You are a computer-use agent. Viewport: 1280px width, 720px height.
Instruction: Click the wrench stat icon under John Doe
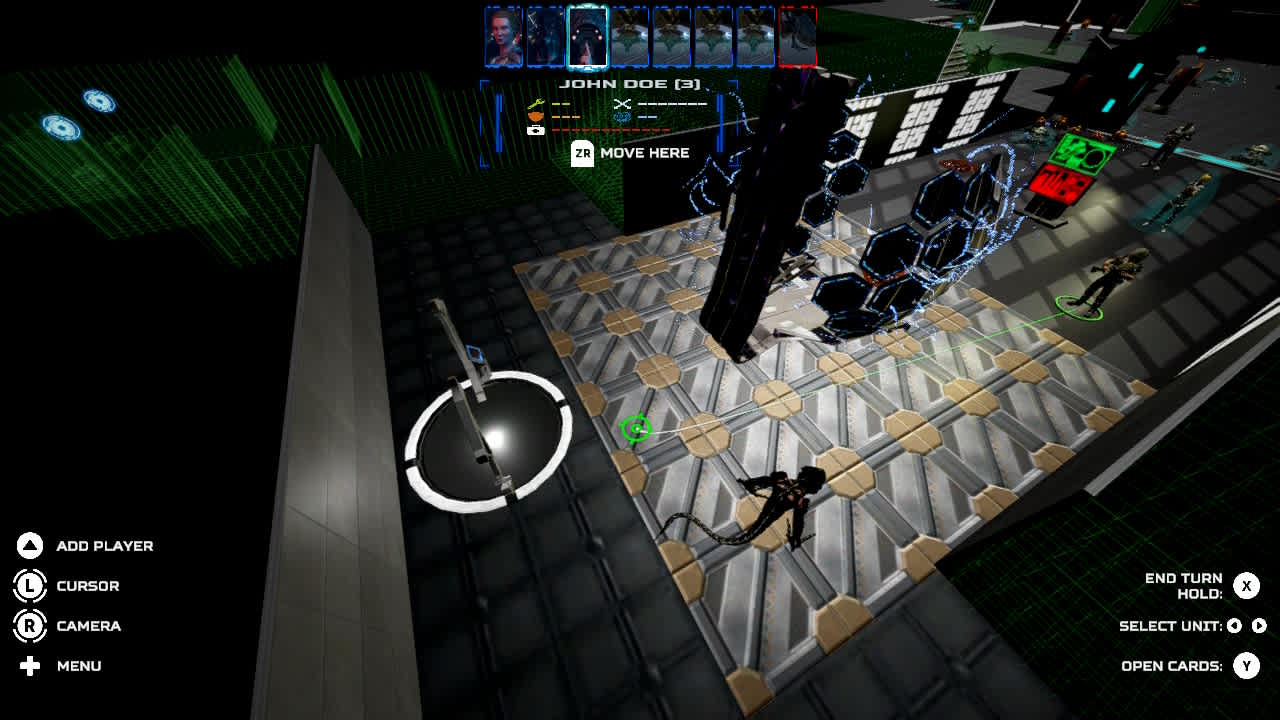(x=535, y=104)
